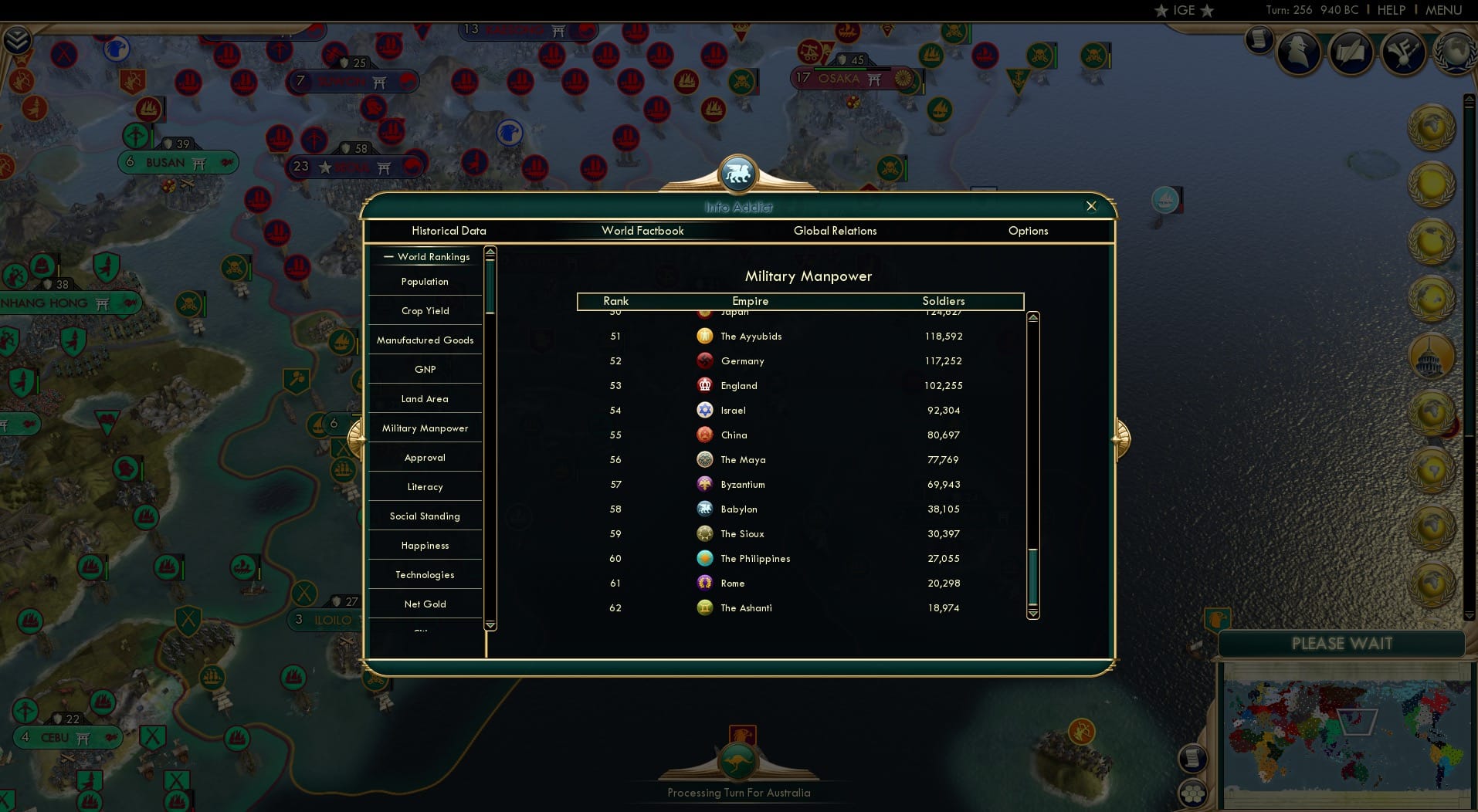Select the Happiness ranking category

[x=425, y=545]
